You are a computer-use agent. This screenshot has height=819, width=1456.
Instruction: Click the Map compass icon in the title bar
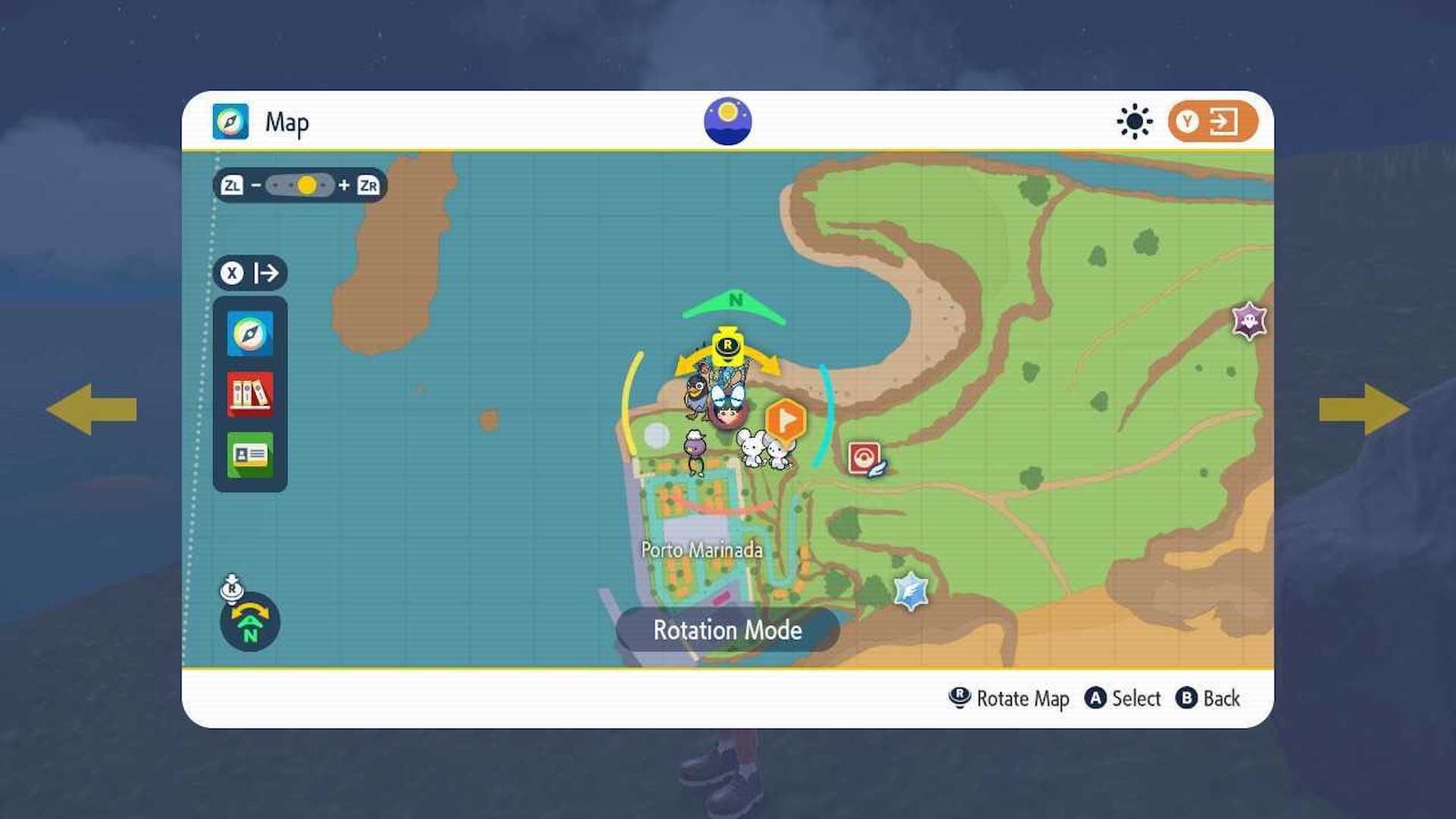230,121
